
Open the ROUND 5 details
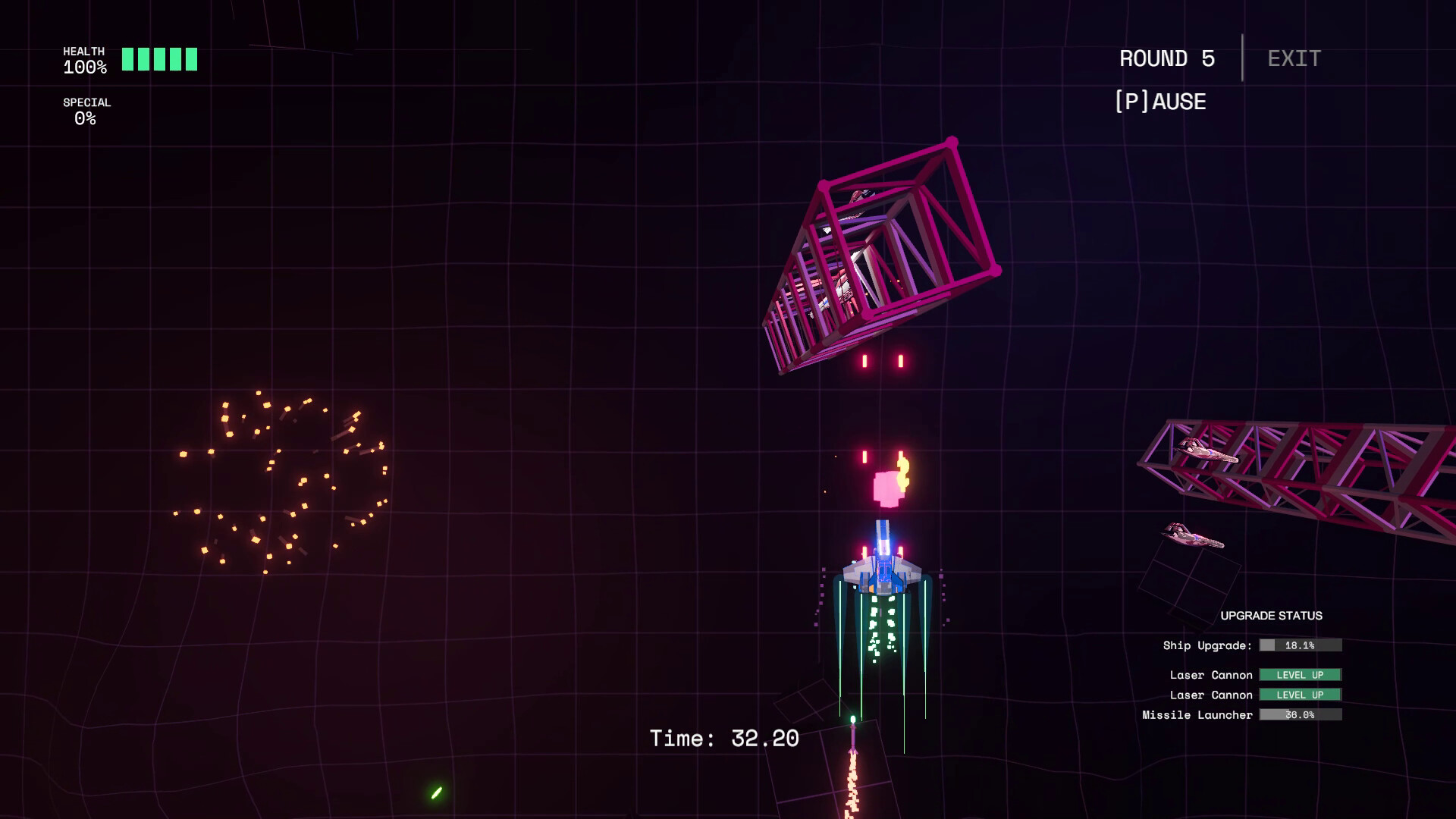click(1165, 58)
